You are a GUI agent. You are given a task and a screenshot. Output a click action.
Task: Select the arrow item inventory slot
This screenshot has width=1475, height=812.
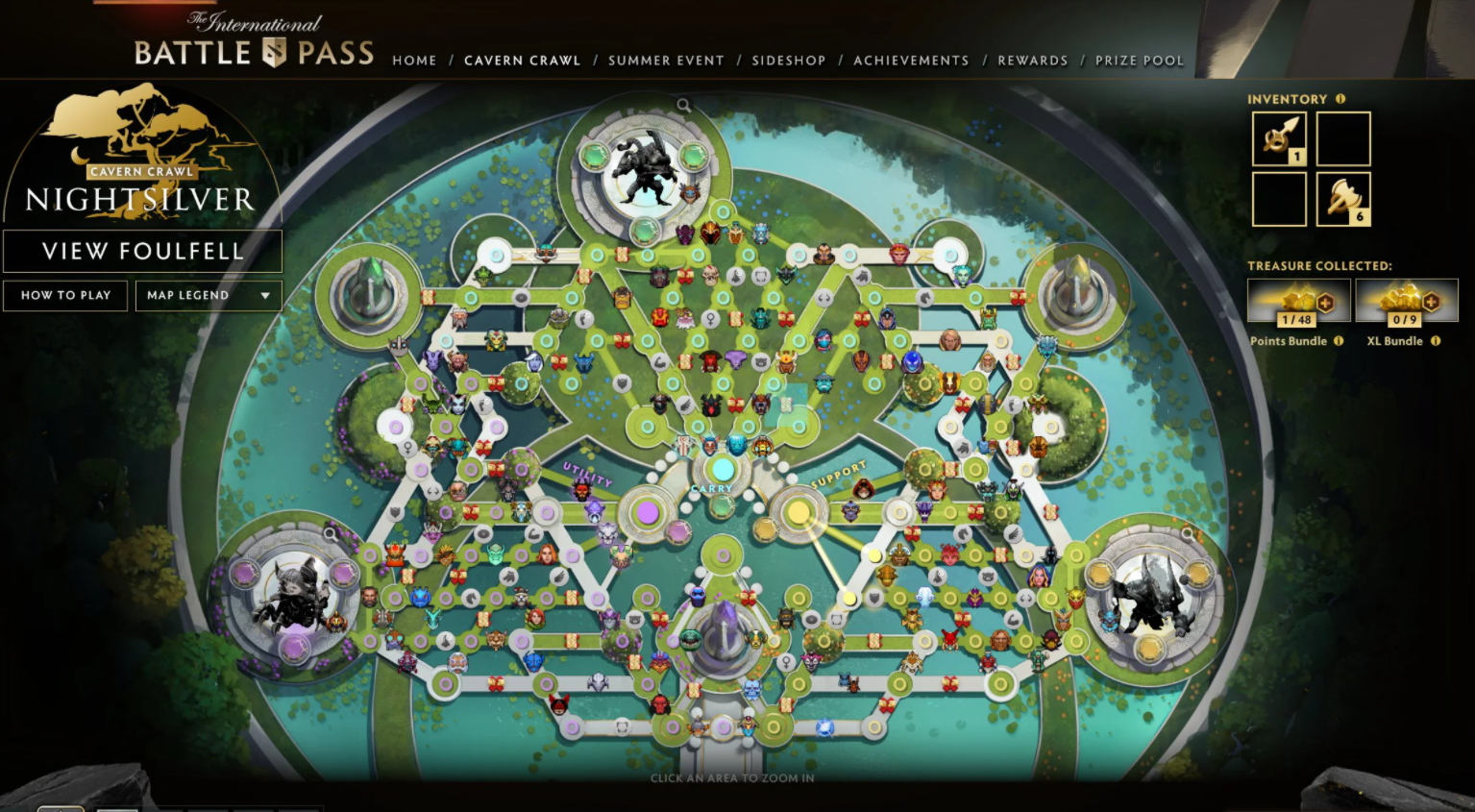1279,138
